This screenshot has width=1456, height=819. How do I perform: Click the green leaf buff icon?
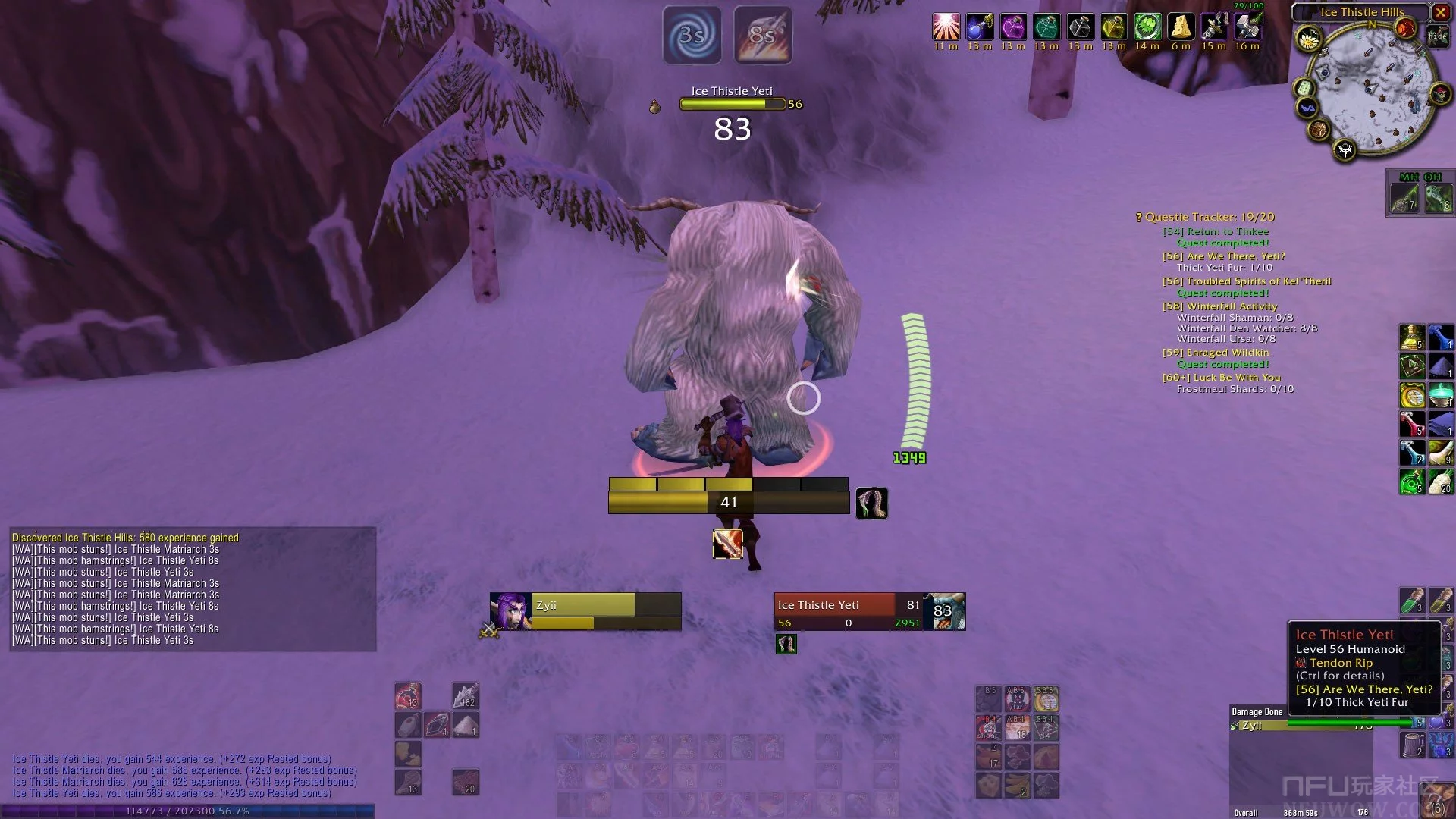tap(1147, 27)
